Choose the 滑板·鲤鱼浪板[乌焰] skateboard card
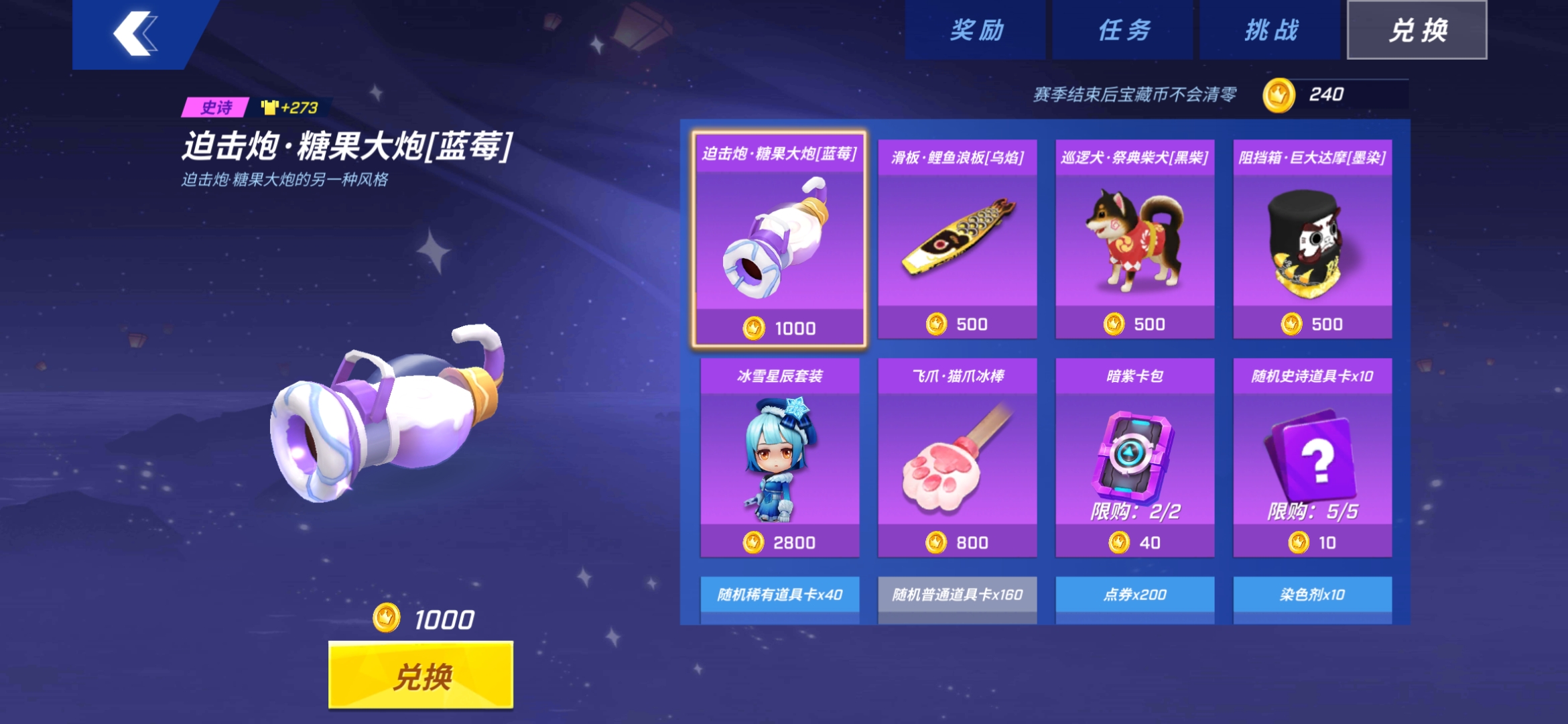 (957, 239)
